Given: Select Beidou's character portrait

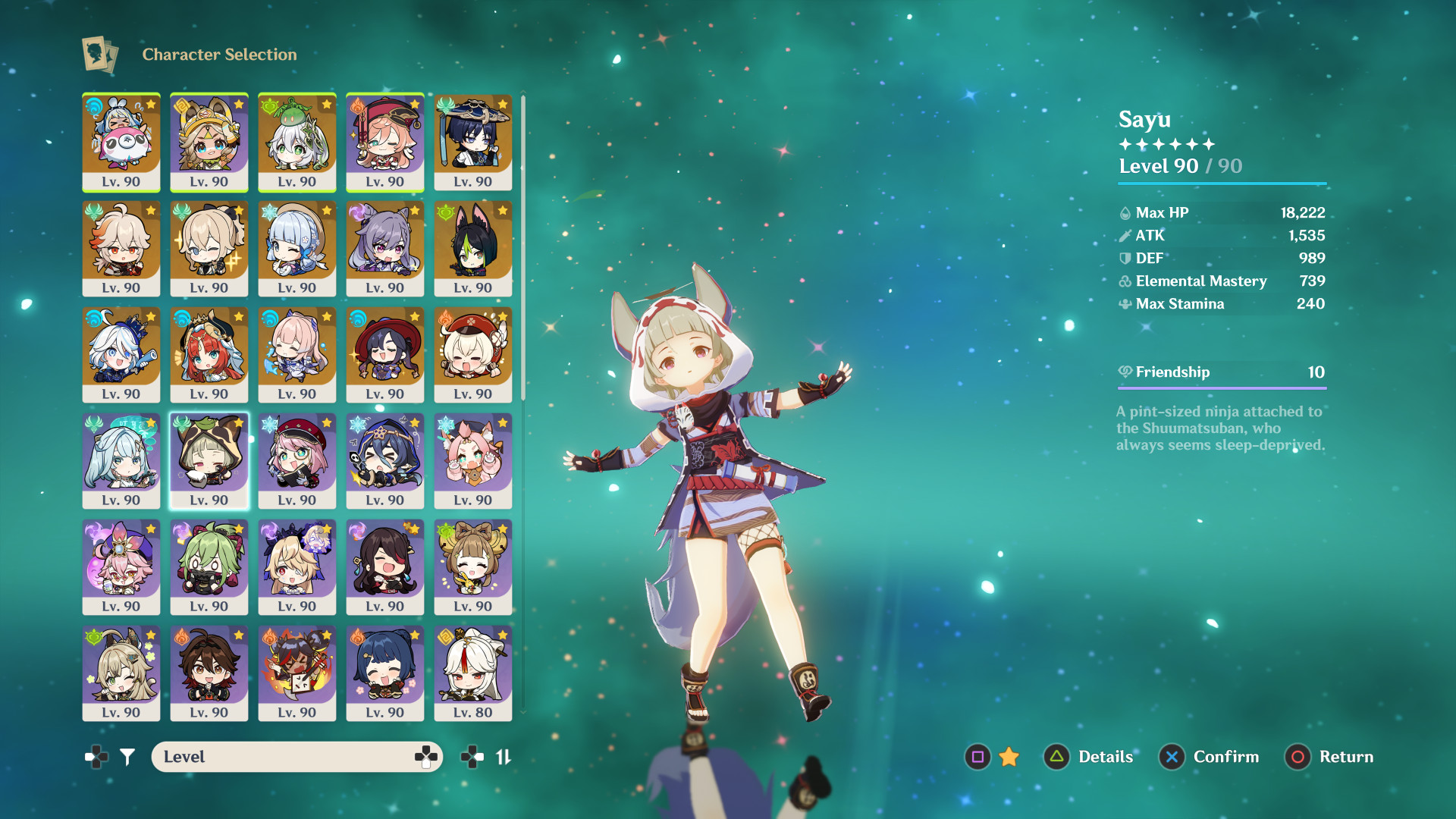Looking at the screenshot, I should click(x=385, y=566).
